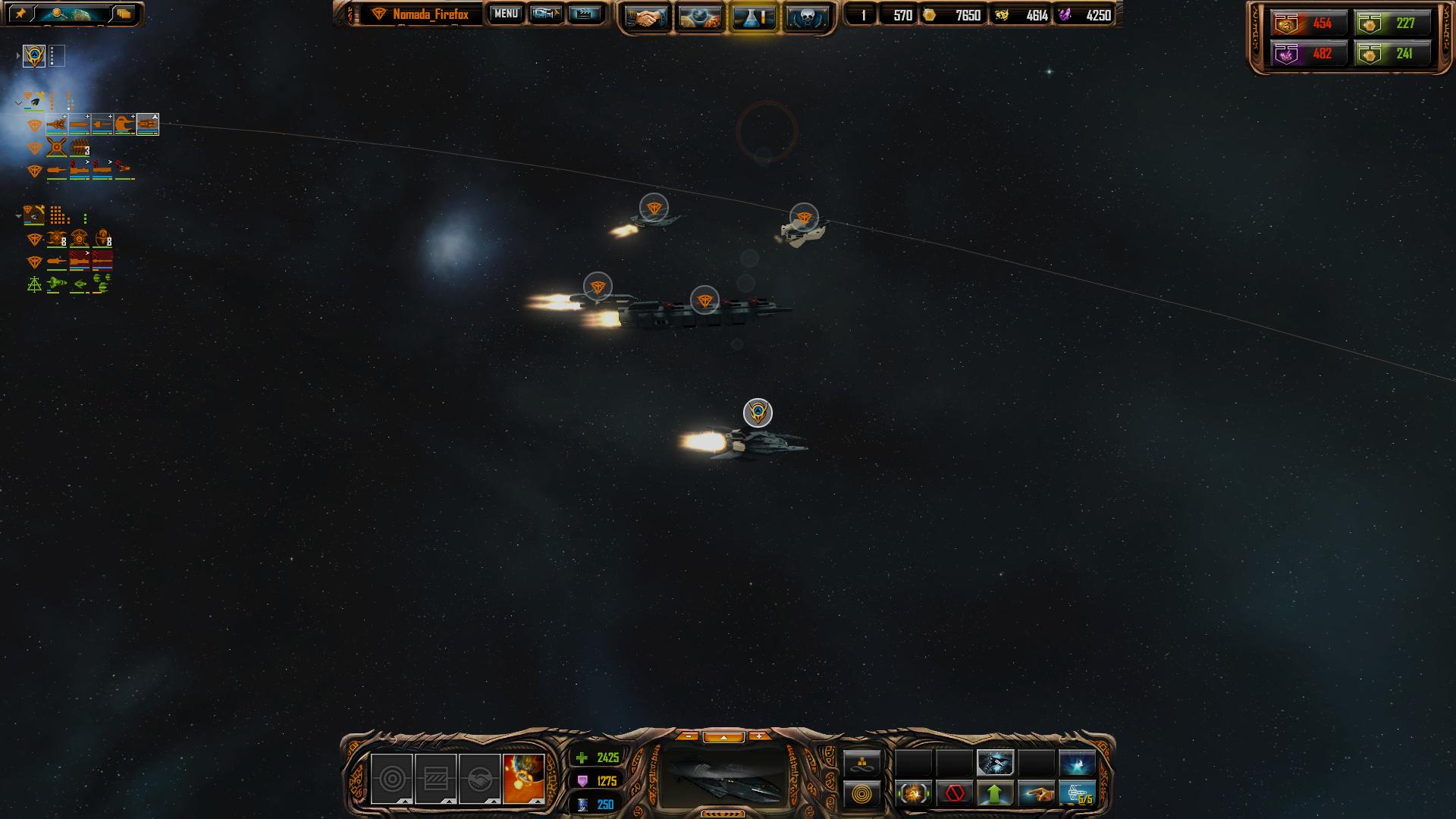The image size is (1456, 819).
Task: Collapse the first planet group in empire tree
Action: [18, 102]
